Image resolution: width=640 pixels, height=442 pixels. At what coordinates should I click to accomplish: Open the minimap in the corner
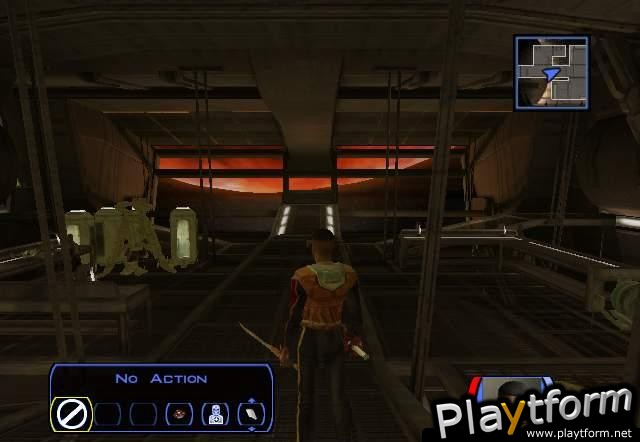tap(551, 72)
